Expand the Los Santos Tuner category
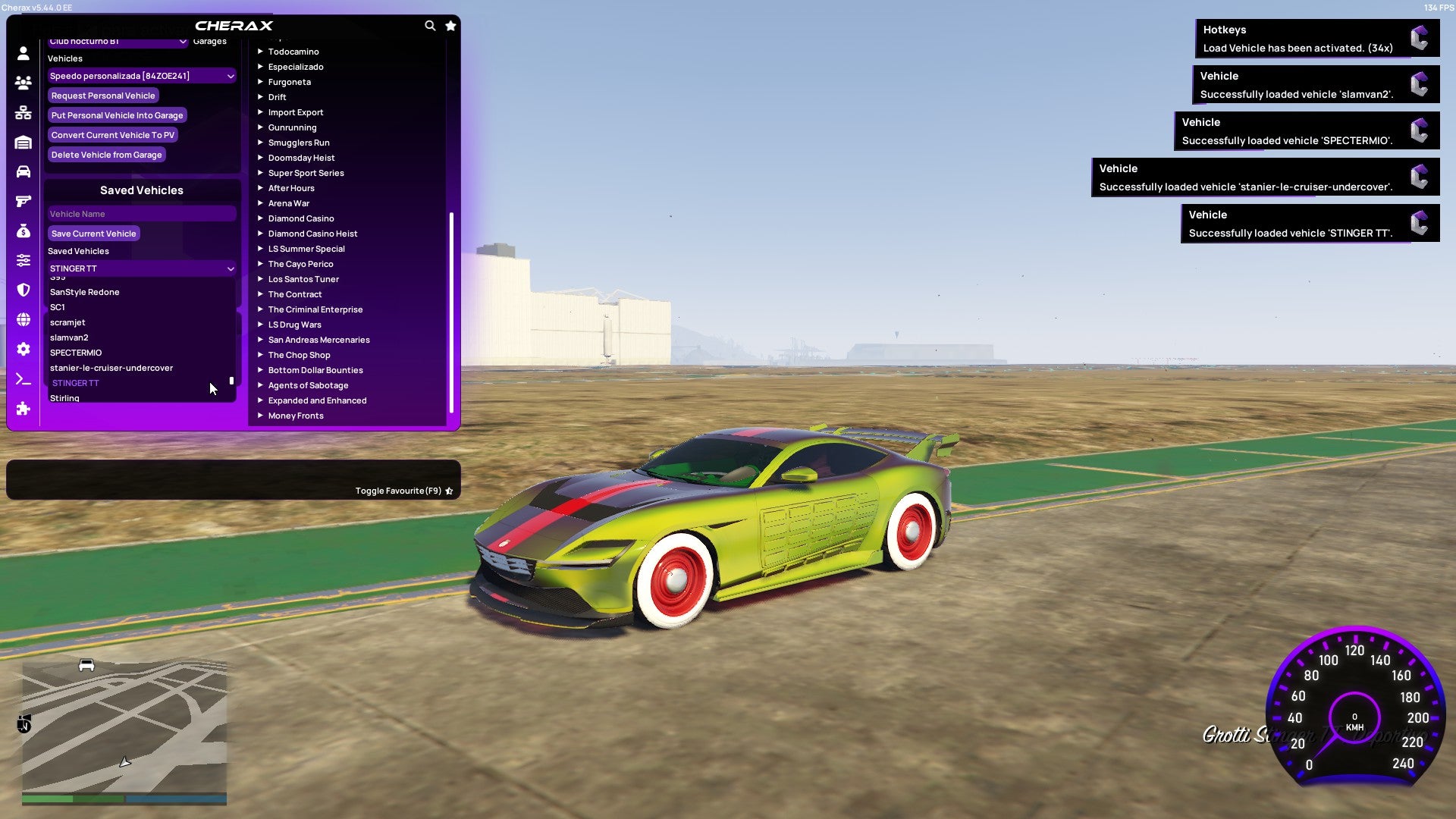Screen dimensions: 1456x819 pos(303,279)
